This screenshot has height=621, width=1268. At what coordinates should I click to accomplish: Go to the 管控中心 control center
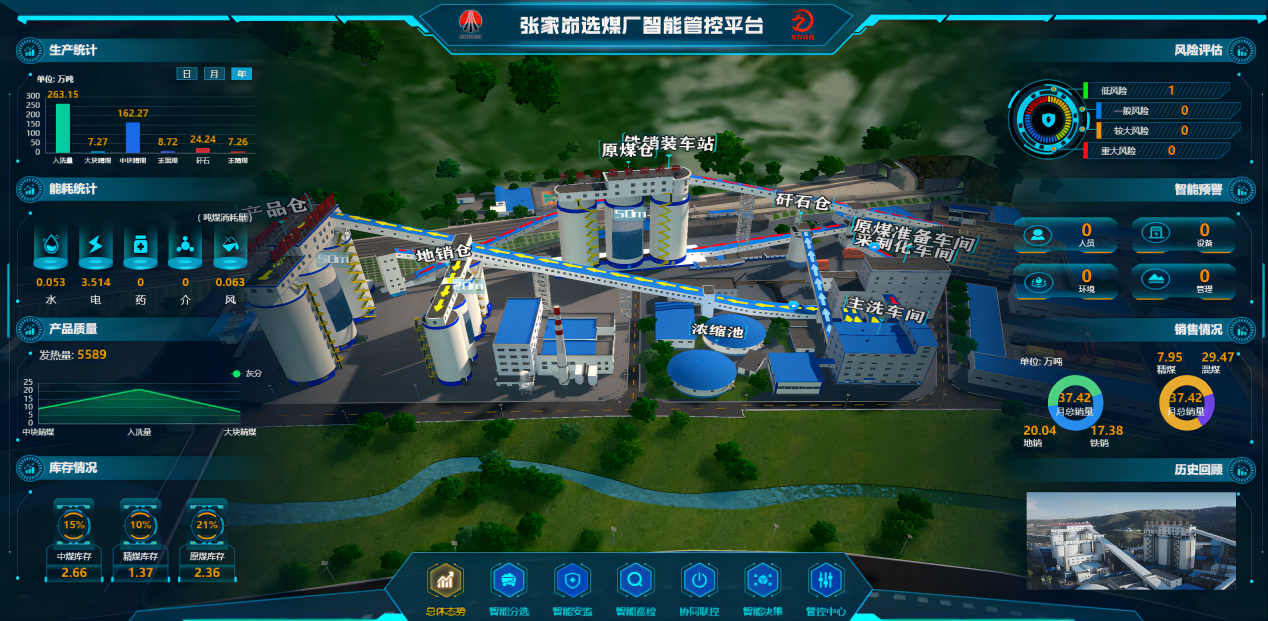point(826,580)
